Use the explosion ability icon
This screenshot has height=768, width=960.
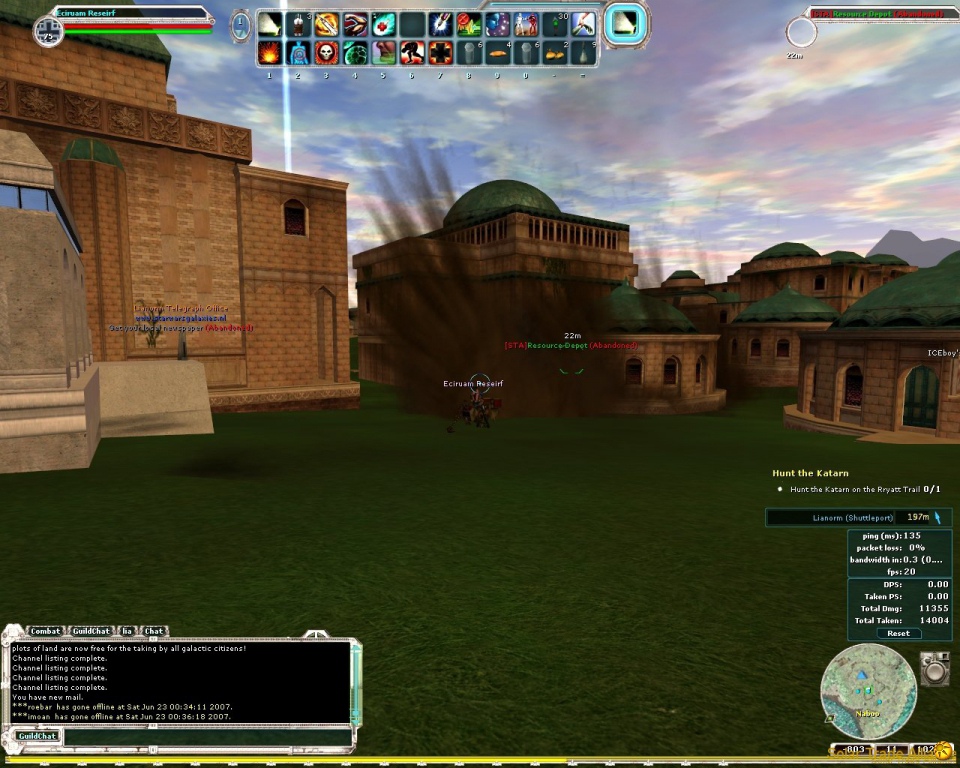pos(269,52)
